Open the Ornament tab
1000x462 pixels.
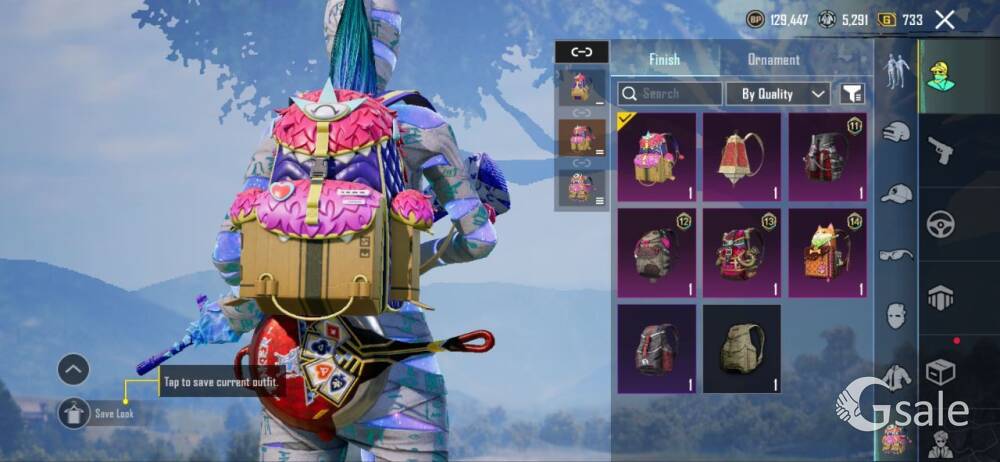[774, 59]
